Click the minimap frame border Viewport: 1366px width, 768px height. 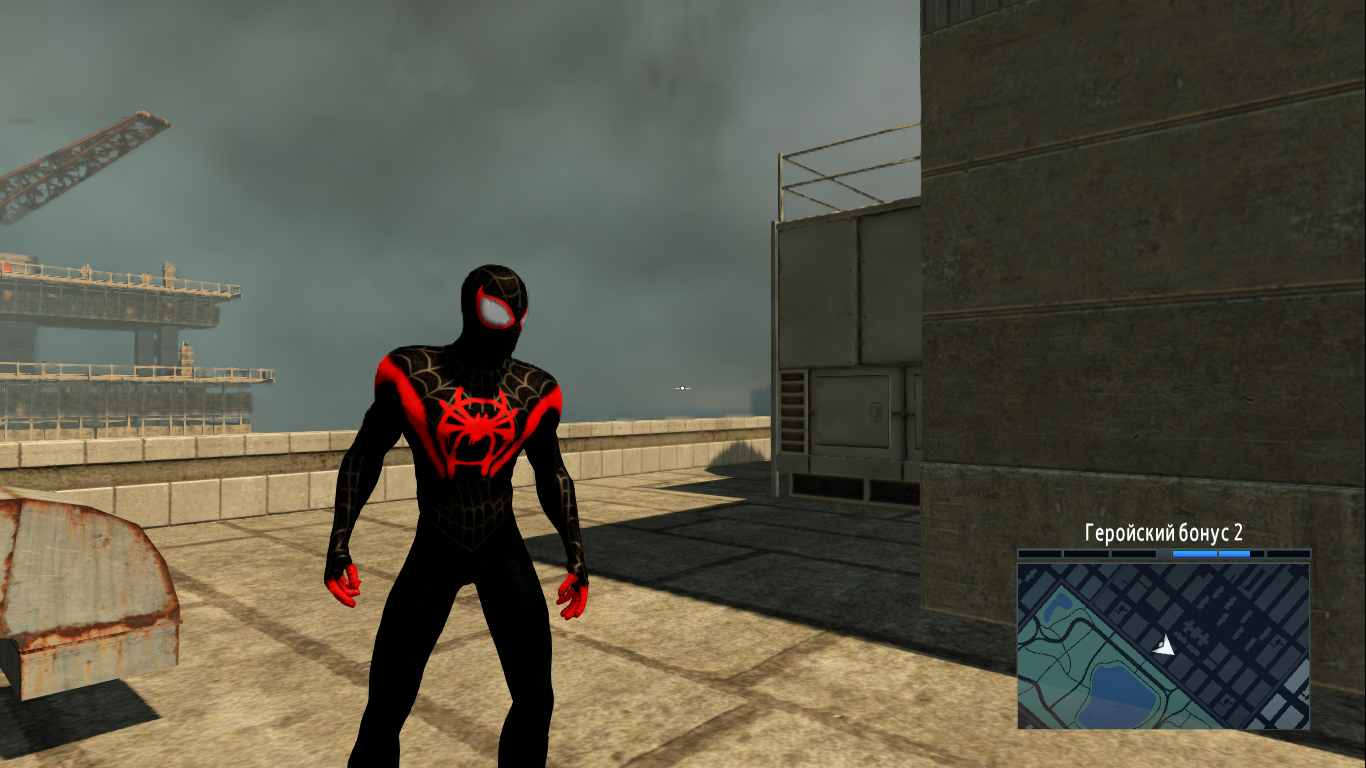(x=1018, y=645)
